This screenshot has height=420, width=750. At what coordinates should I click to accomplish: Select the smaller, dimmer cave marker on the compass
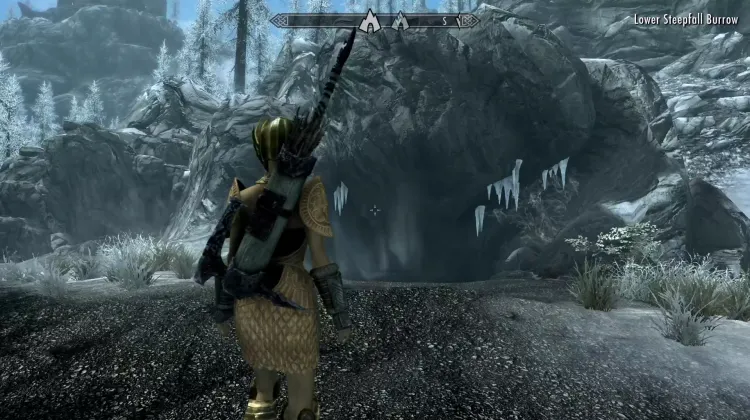[x=400, y=21]
